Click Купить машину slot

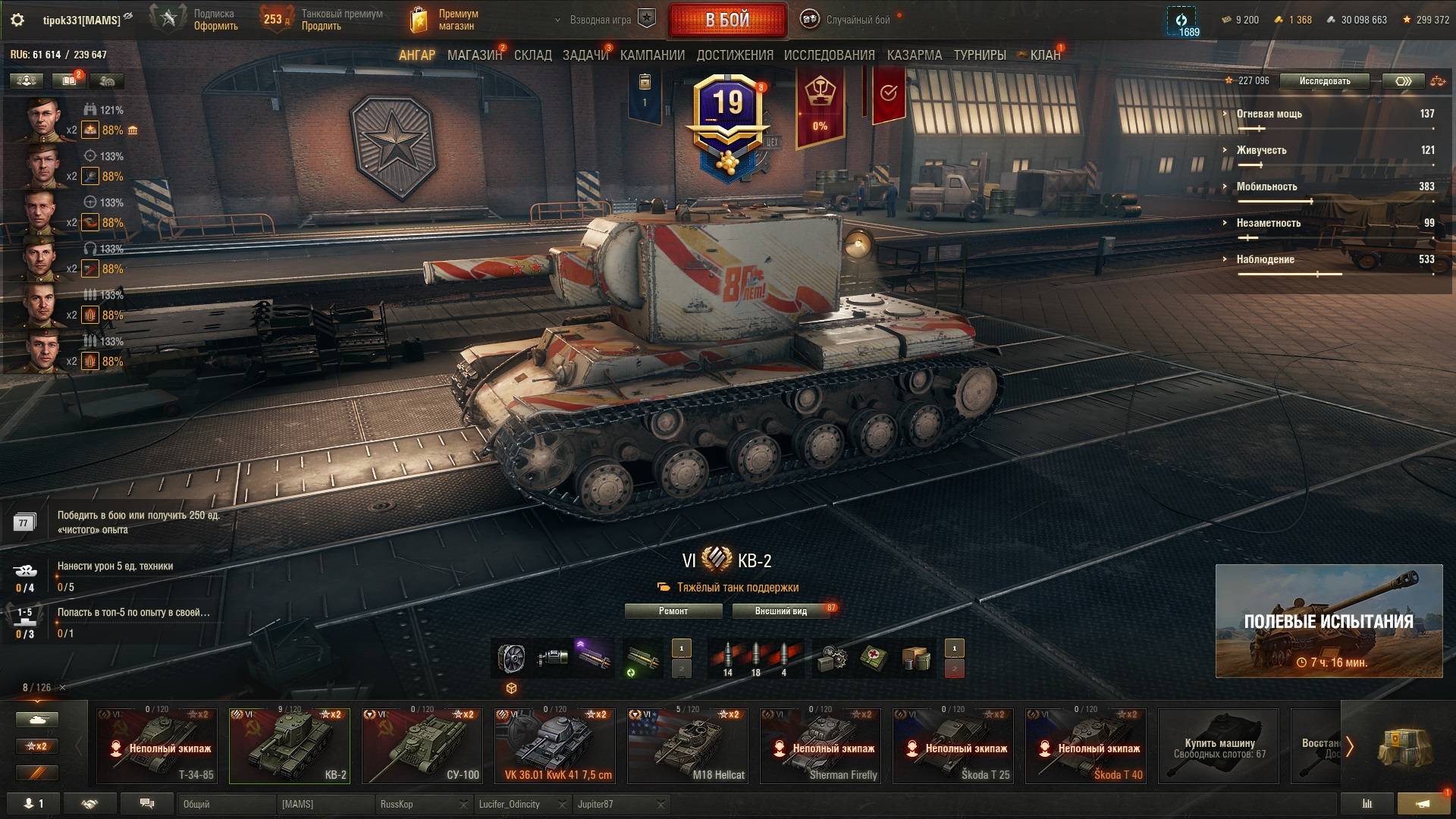click(1219, 746)
